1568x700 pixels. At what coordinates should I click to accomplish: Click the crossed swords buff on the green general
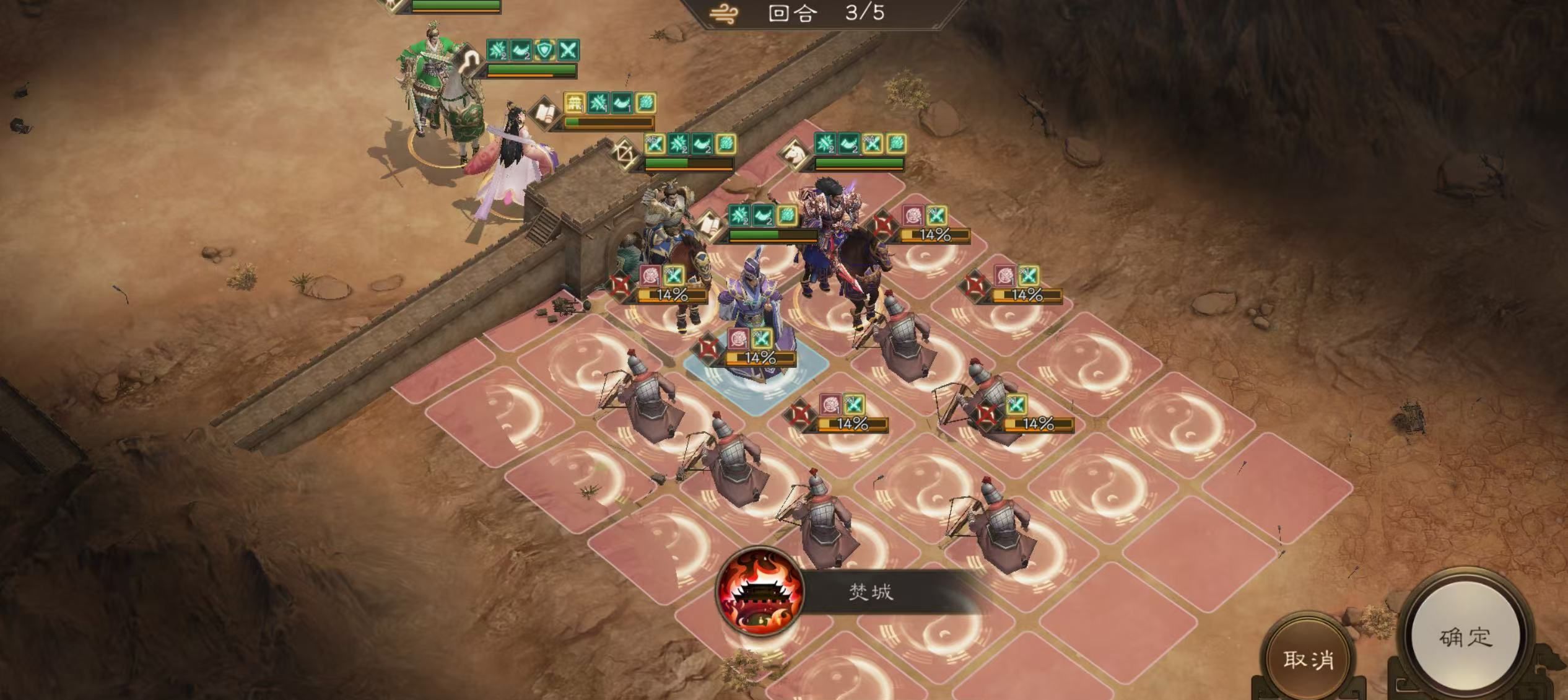coord(568,49)
